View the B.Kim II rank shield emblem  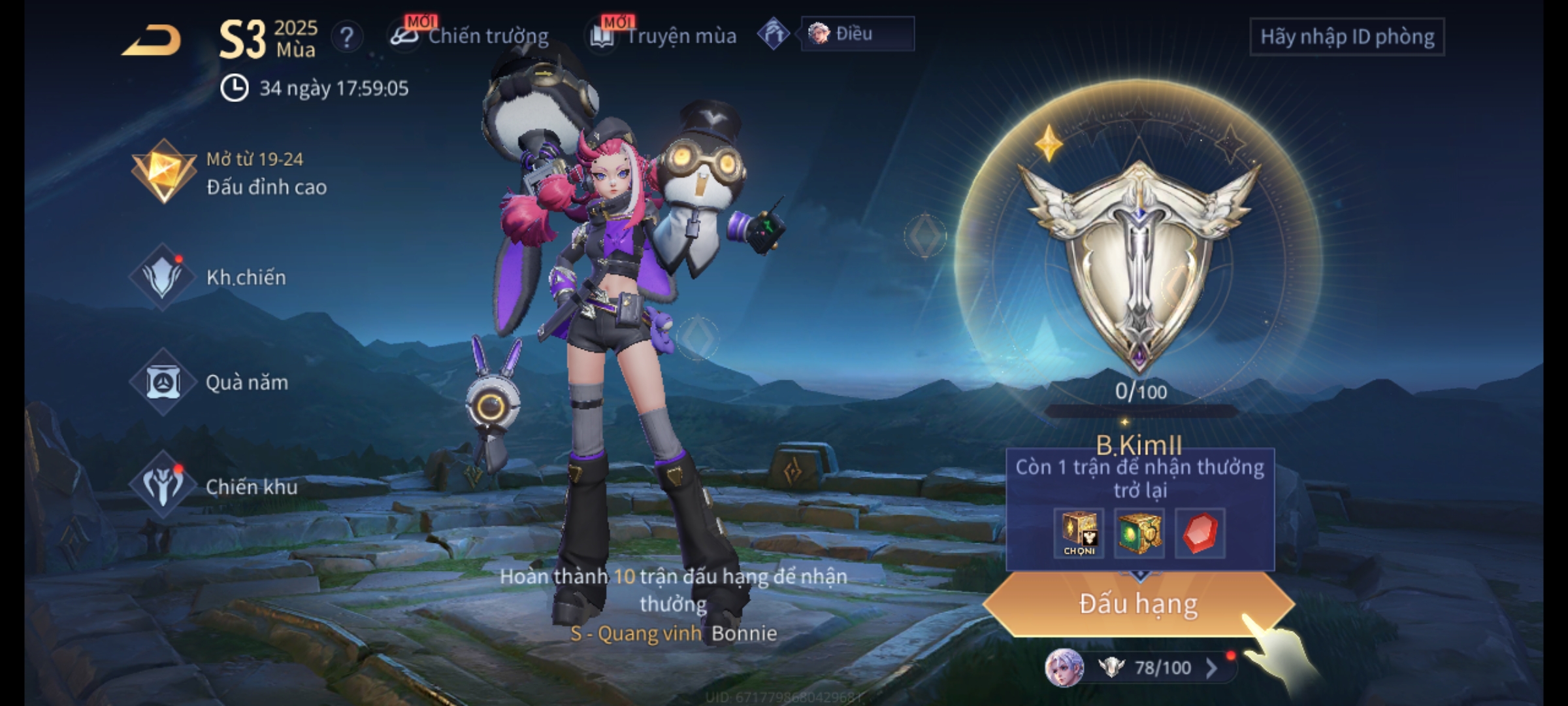coord(1138,261)
